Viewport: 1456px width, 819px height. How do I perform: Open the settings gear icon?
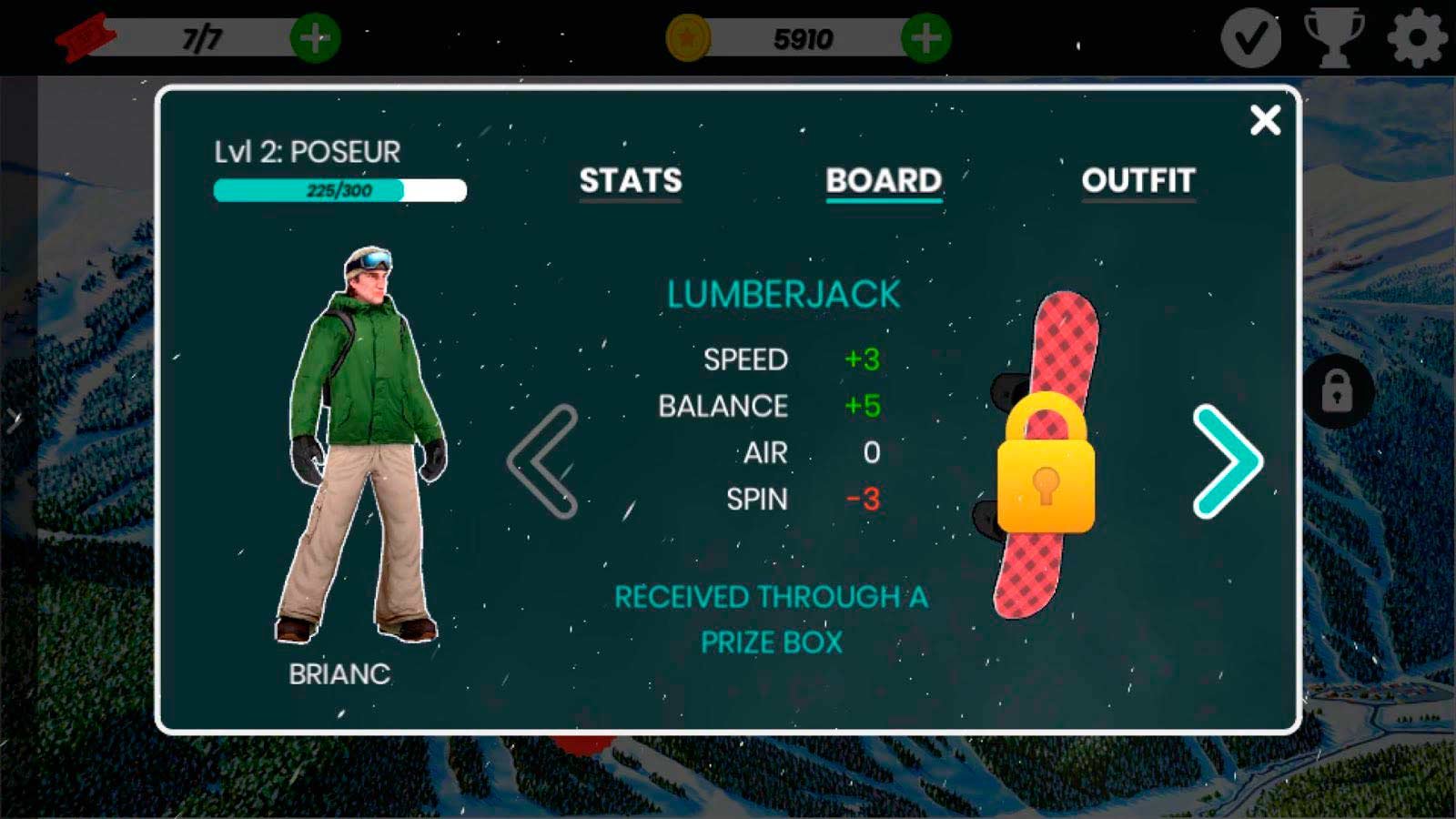tap(1417, 38)
